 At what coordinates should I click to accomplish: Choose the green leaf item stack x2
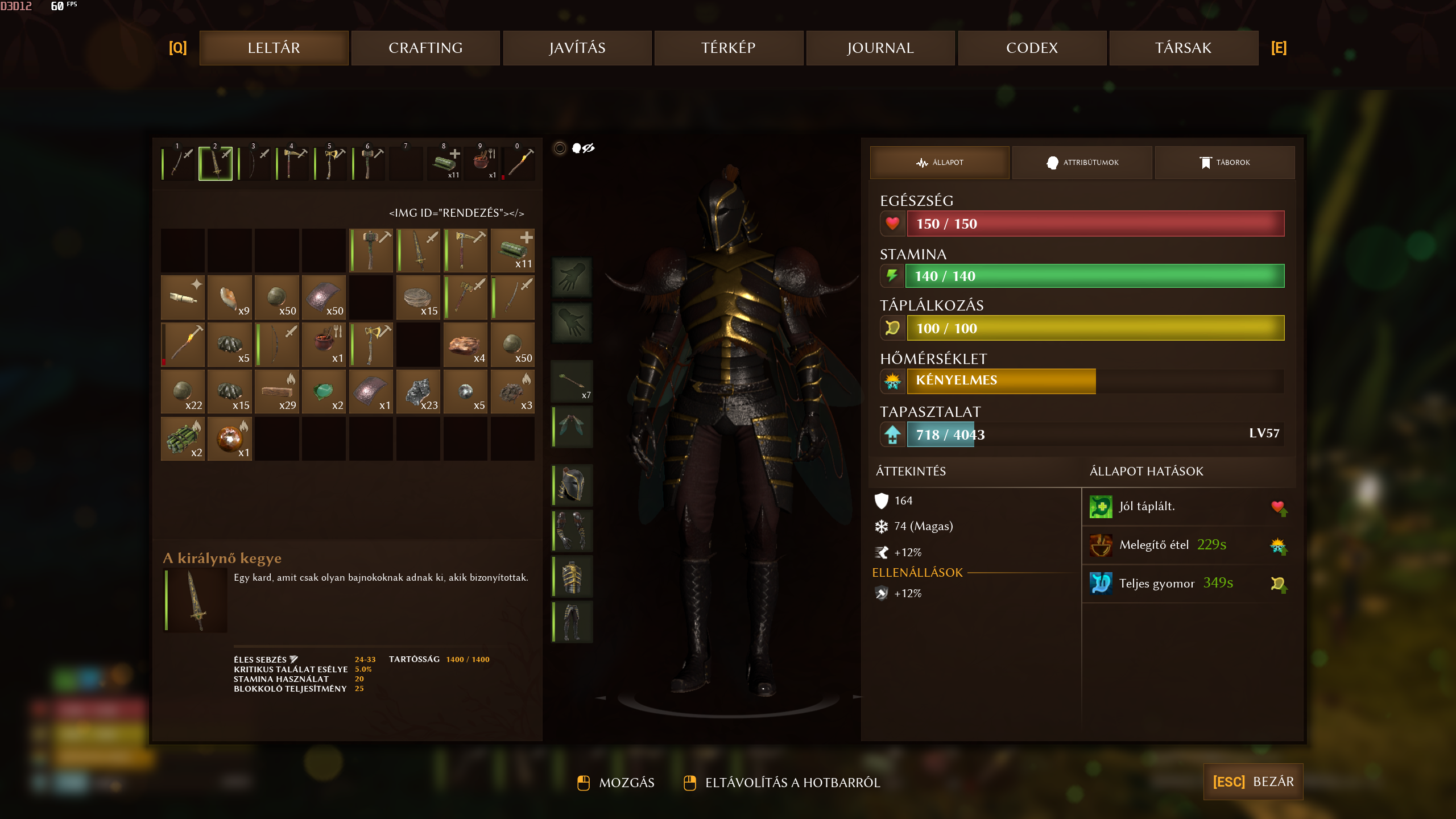(324, 392)
